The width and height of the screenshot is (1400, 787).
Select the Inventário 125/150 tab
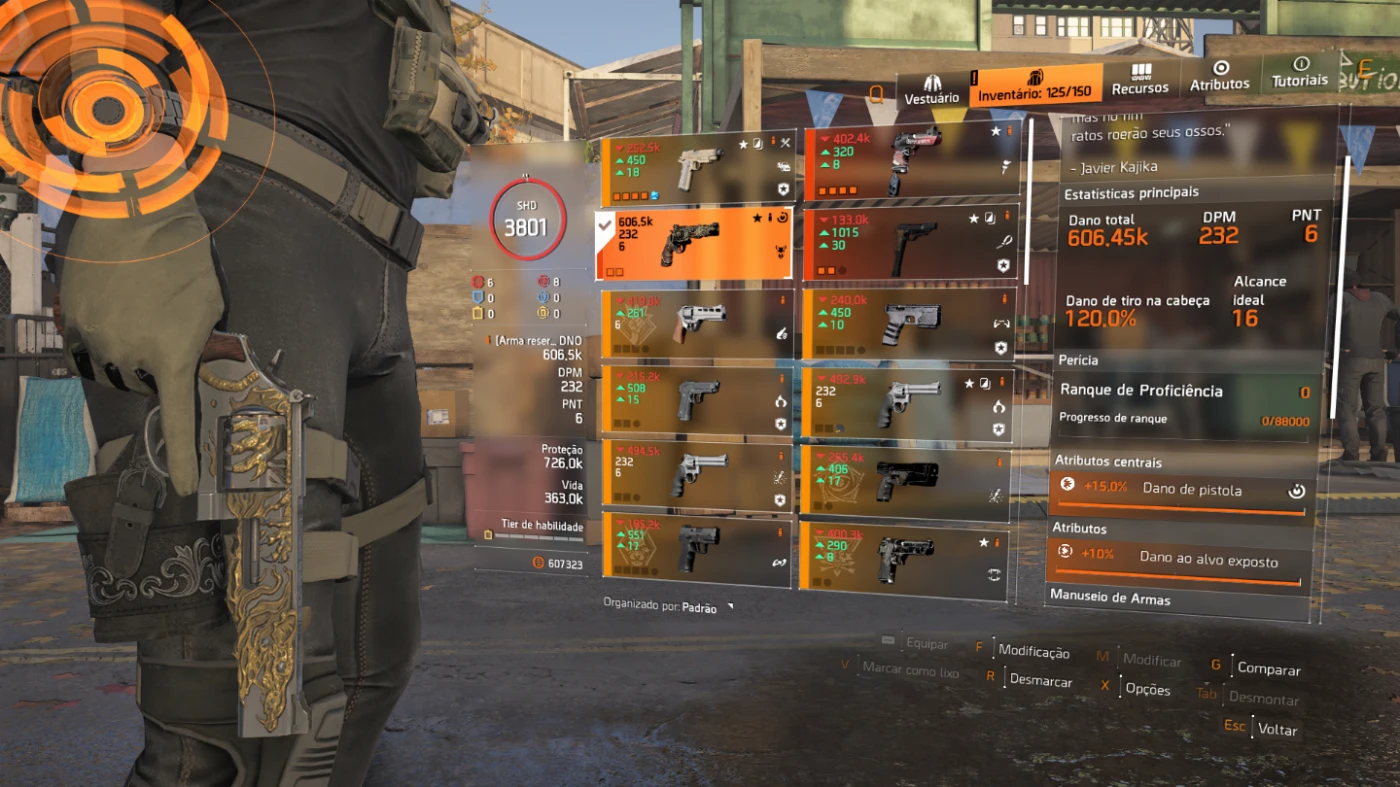point(1037,86)
